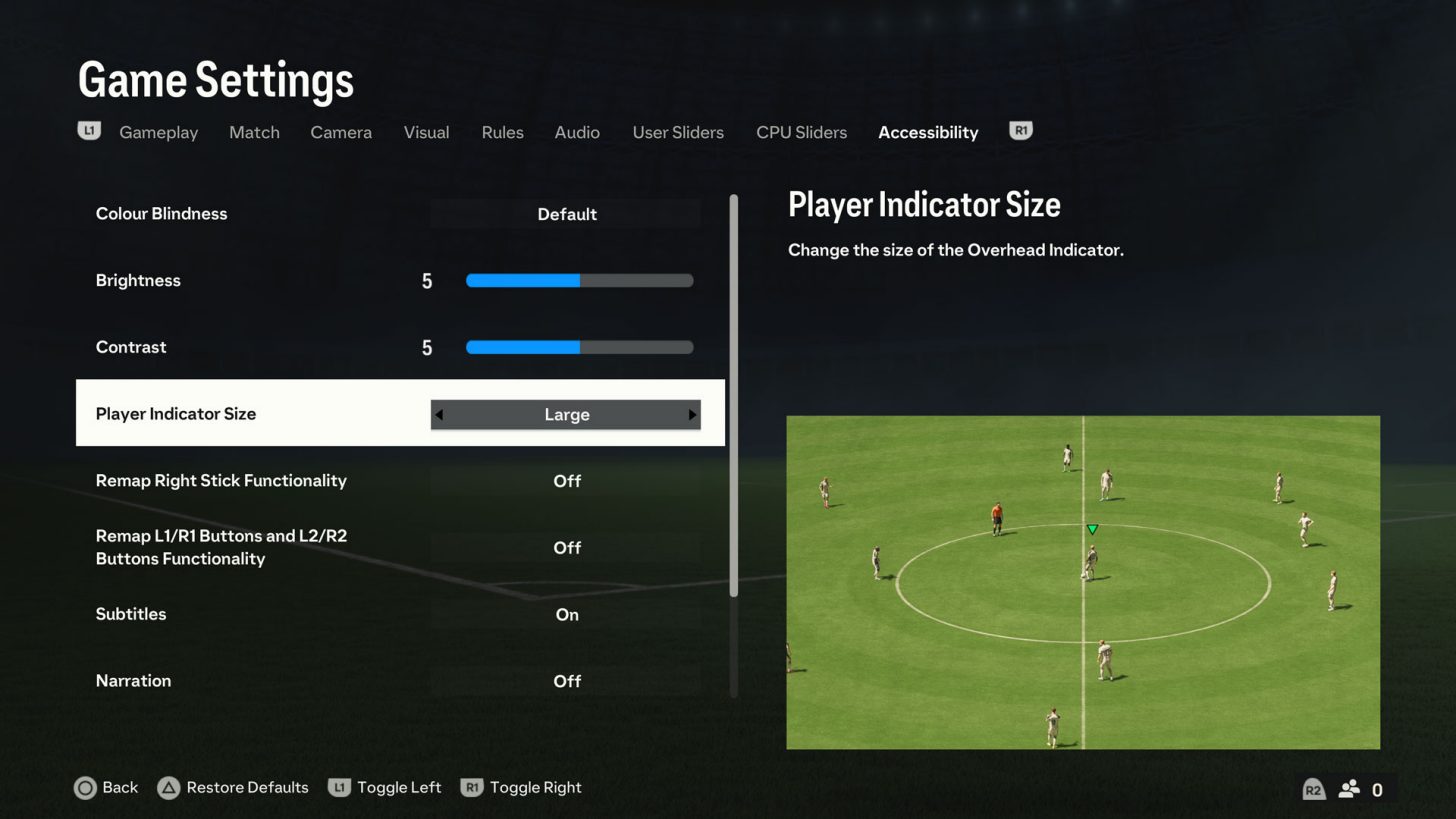Screen dimensions: 1456x819
Task: Click the right arrow on Player Indicator Size
Action: point(692,414)
